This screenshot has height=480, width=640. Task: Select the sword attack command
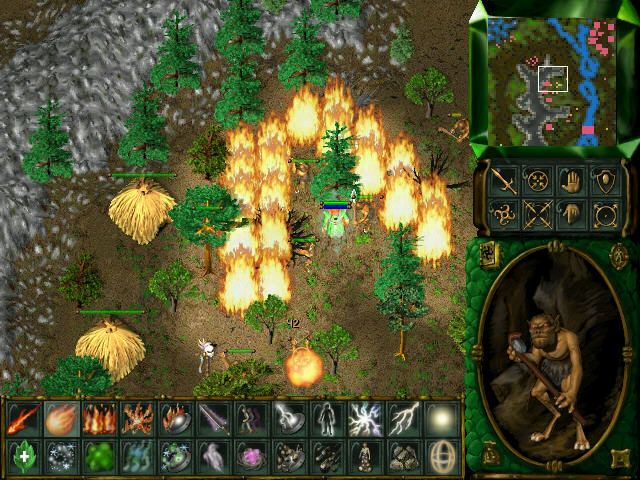tap(503, 180)
